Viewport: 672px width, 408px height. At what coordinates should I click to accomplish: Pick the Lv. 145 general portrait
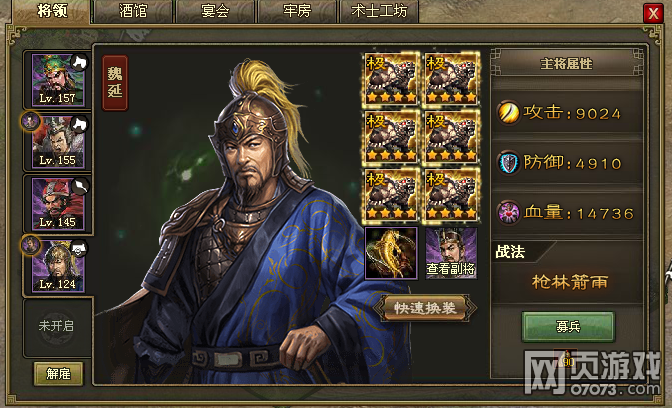(58, 203)
